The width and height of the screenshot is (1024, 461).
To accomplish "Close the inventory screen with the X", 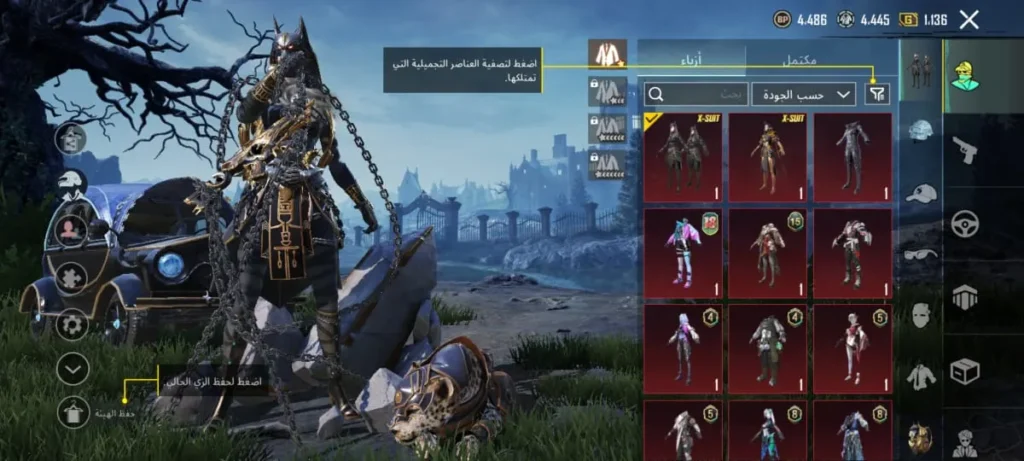I will [x=969, y=19].
